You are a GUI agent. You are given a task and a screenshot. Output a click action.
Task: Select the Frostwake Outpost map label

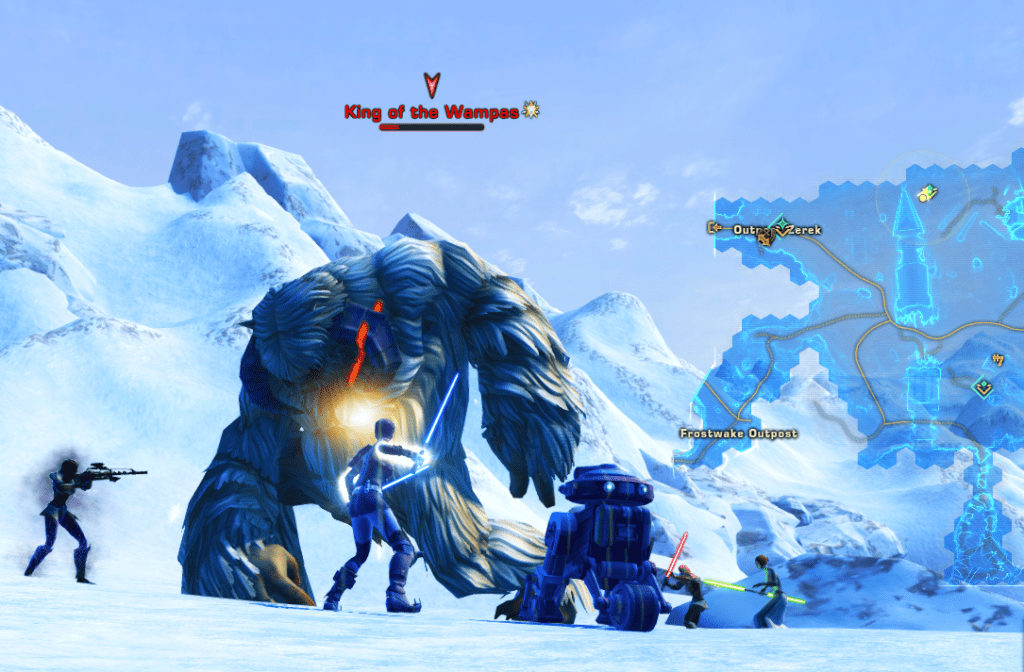coord(738,433)
